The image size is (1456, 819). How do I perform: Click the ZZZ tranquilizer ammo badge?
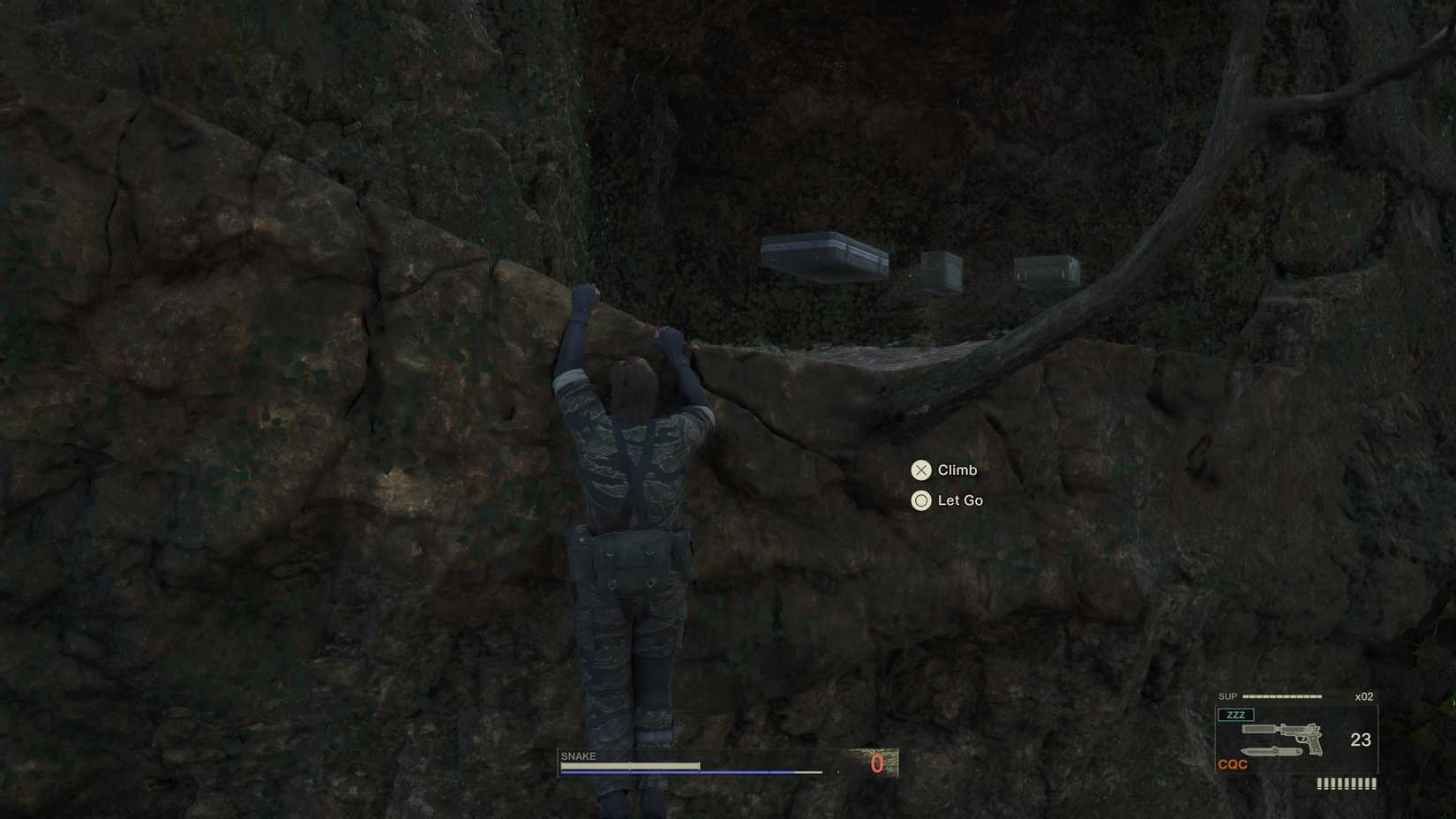[x=1239, y=715]
